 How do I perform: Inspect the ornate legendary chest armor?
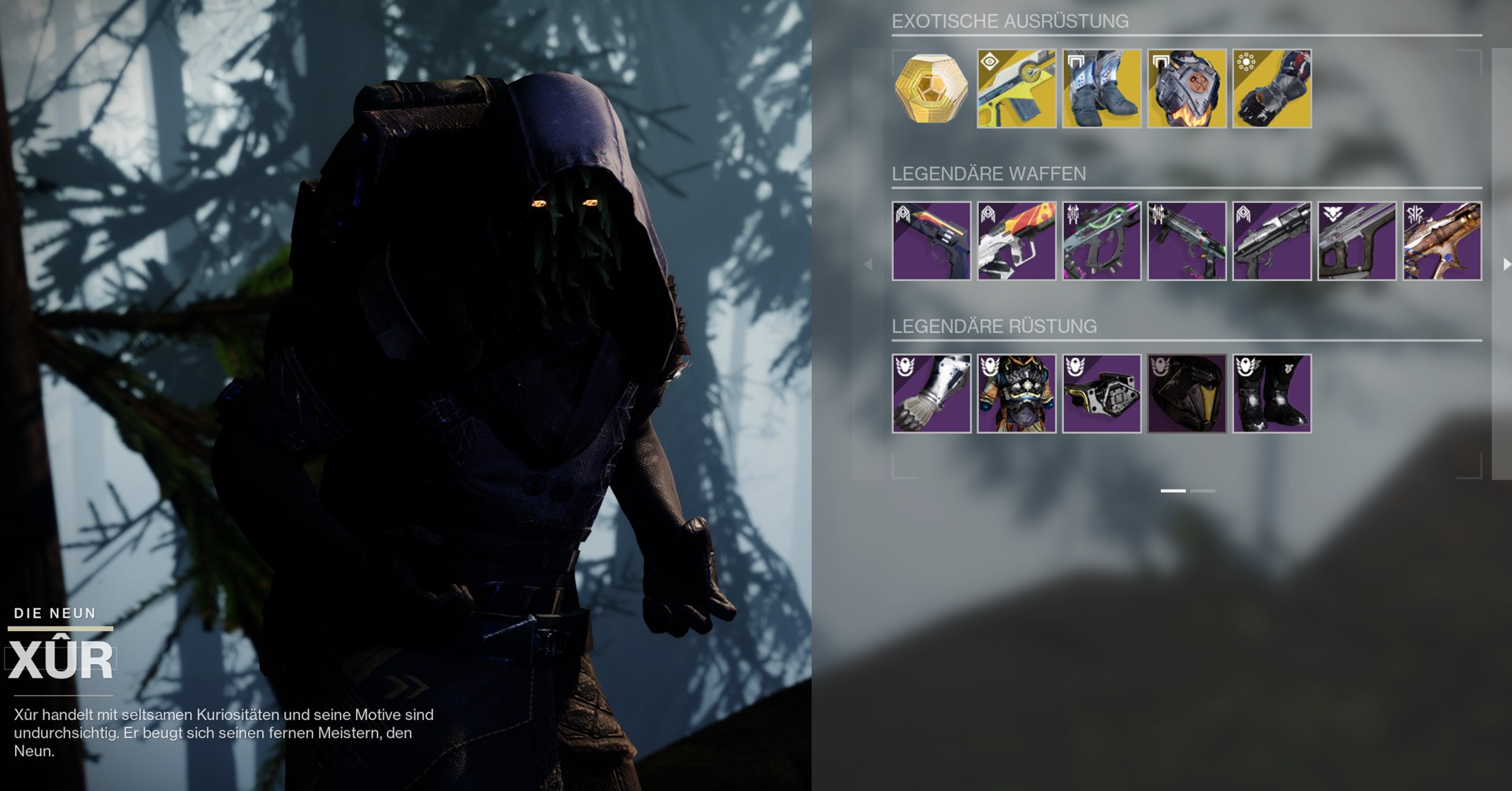(x=1016, y=394)
